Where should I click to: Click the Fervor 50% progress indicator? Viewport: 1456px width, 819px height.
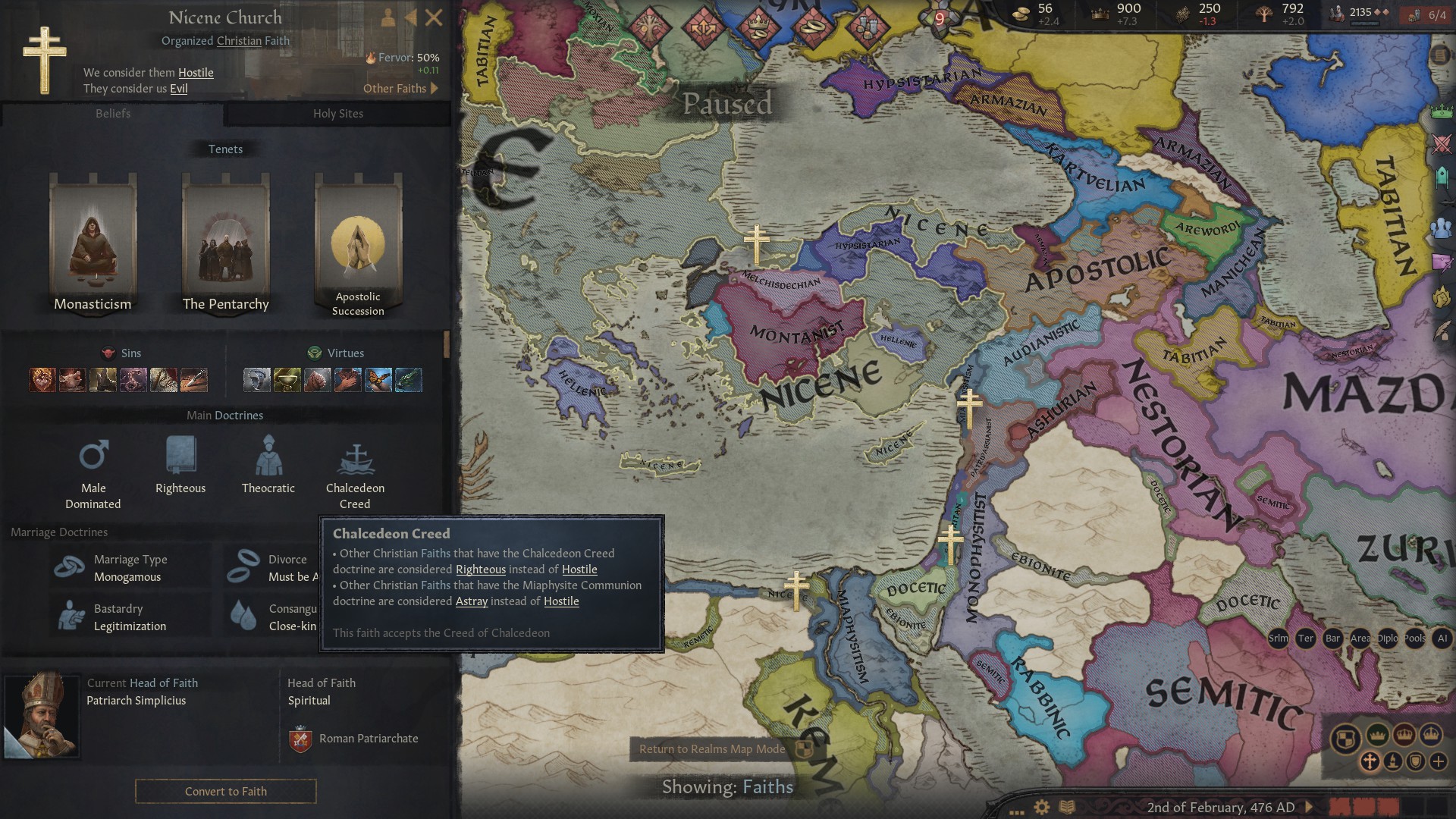pos(400,57)
